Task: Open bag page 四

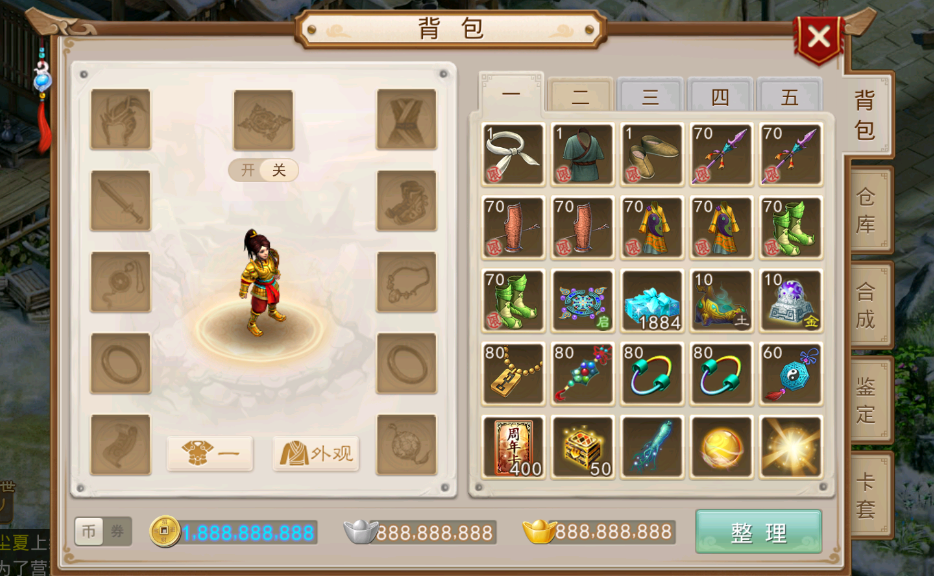Action: (x=720, y=97)
